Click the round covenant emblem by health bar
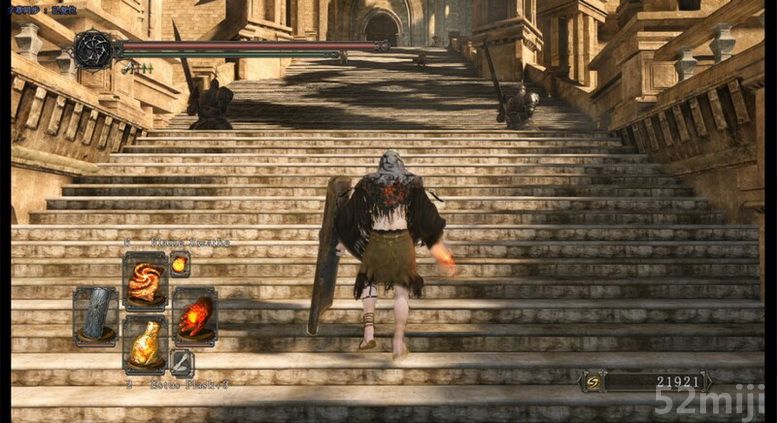 coord(93,49)
